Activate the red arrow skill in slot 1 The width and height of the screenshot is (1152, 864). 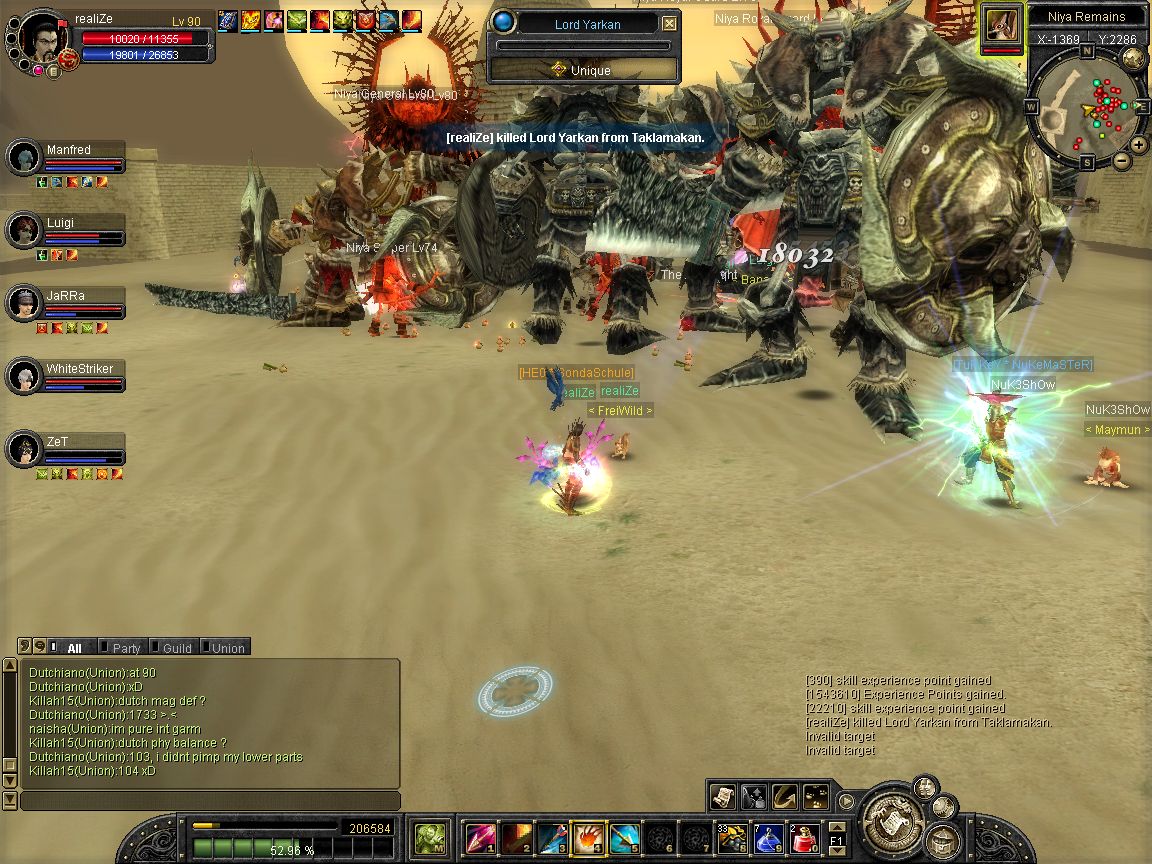[480, 837]
